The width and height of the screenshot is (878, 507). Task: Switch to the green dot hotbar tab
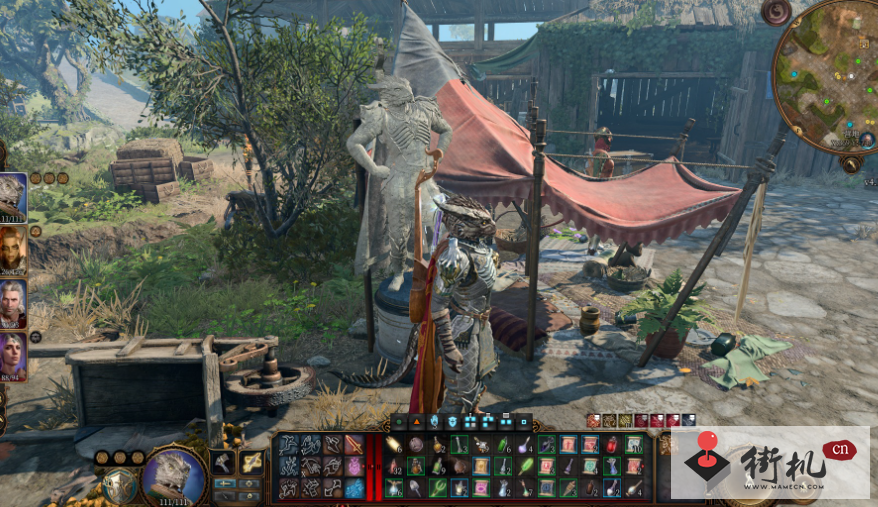398,422
